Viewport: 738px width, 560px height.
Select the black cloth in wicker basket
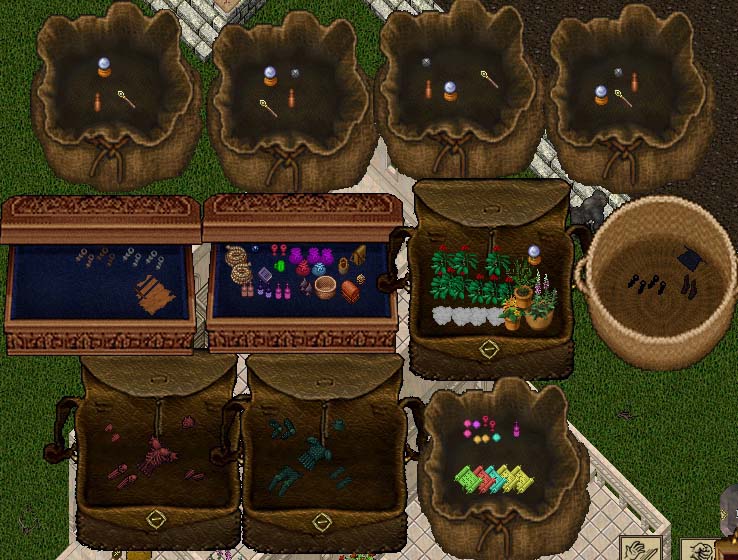click(x=691, y=259)
